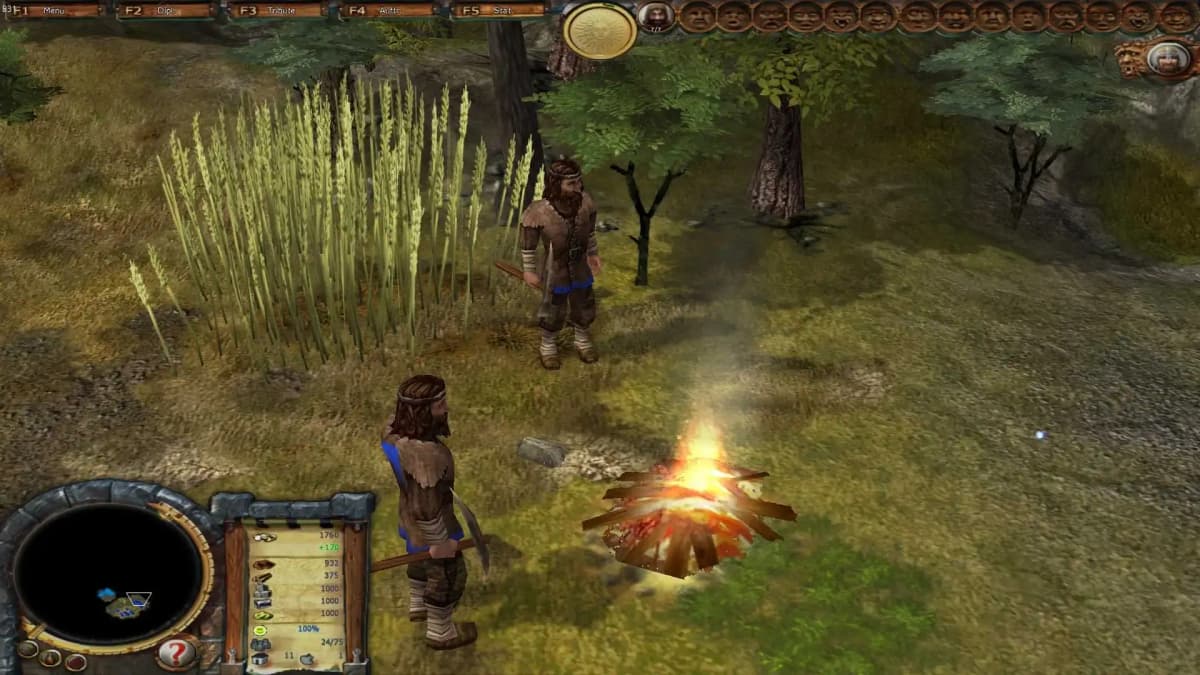Open the F5 Stat panel

pos(502,11)
